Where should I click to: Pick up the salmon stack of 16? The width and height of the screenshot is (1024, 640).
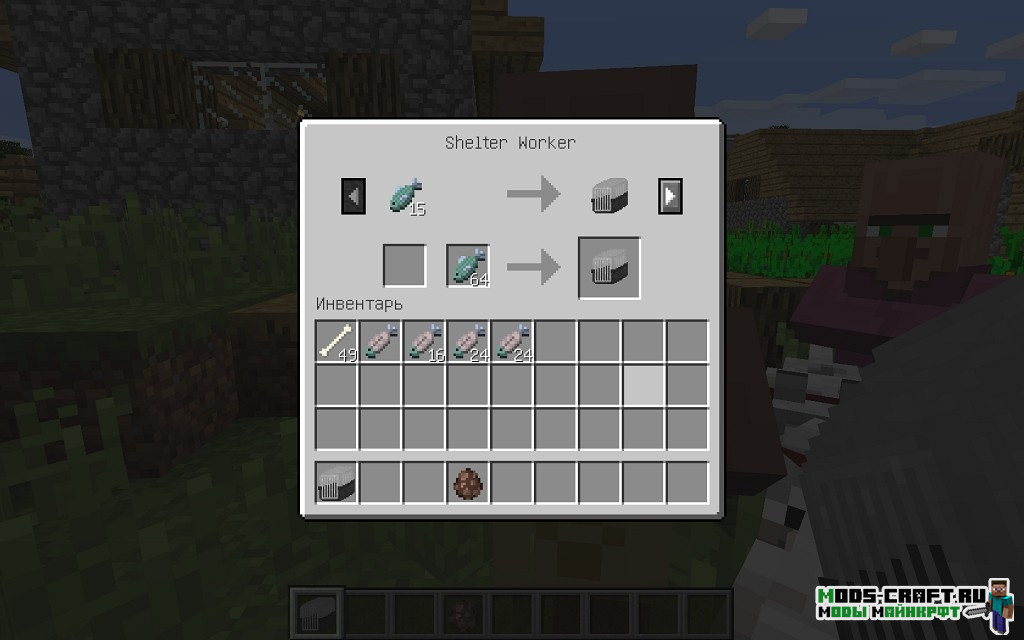424,342
